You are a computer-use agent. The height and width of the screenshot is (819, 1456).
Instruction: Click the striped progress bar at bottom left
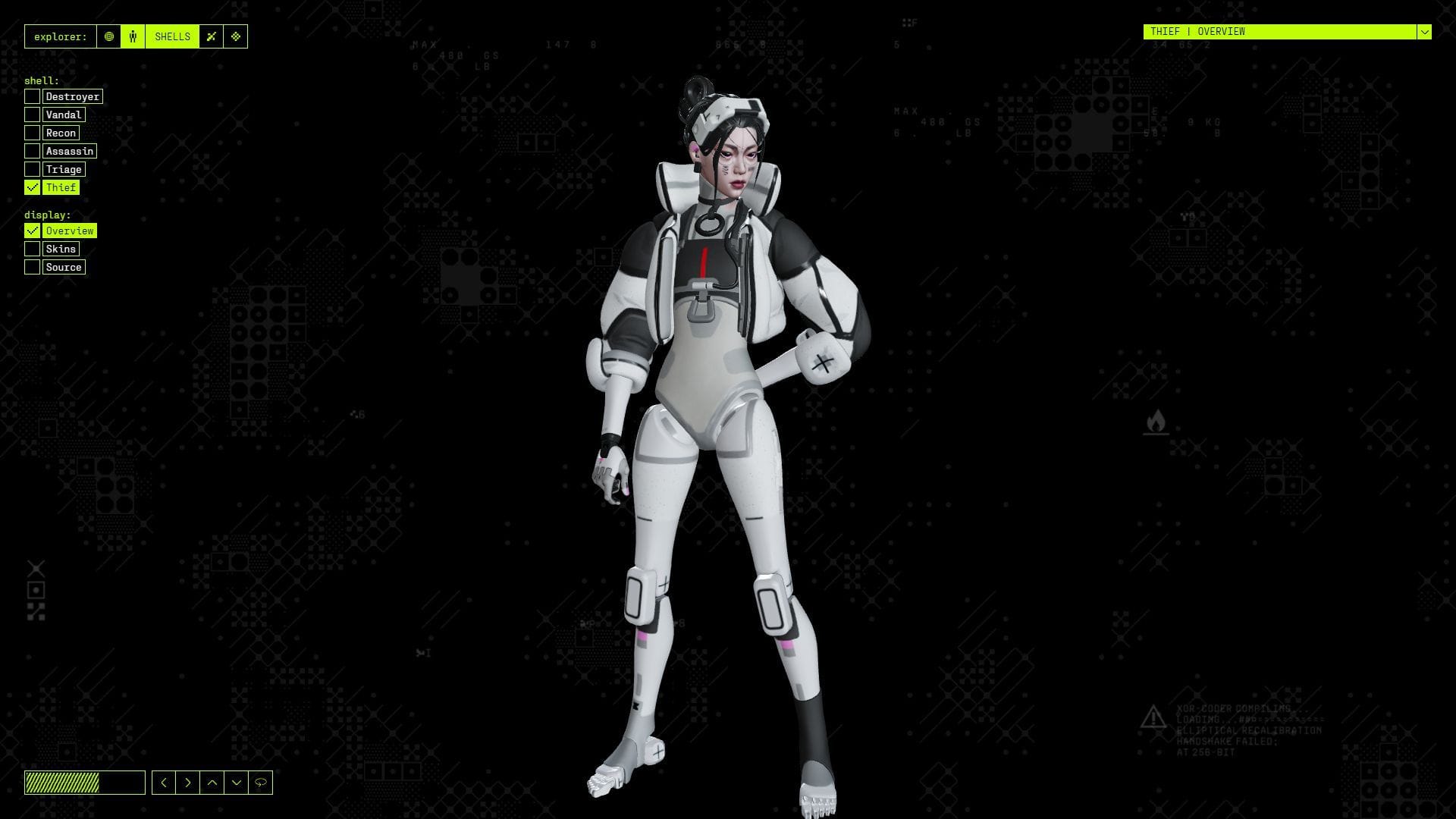[86, 783]
